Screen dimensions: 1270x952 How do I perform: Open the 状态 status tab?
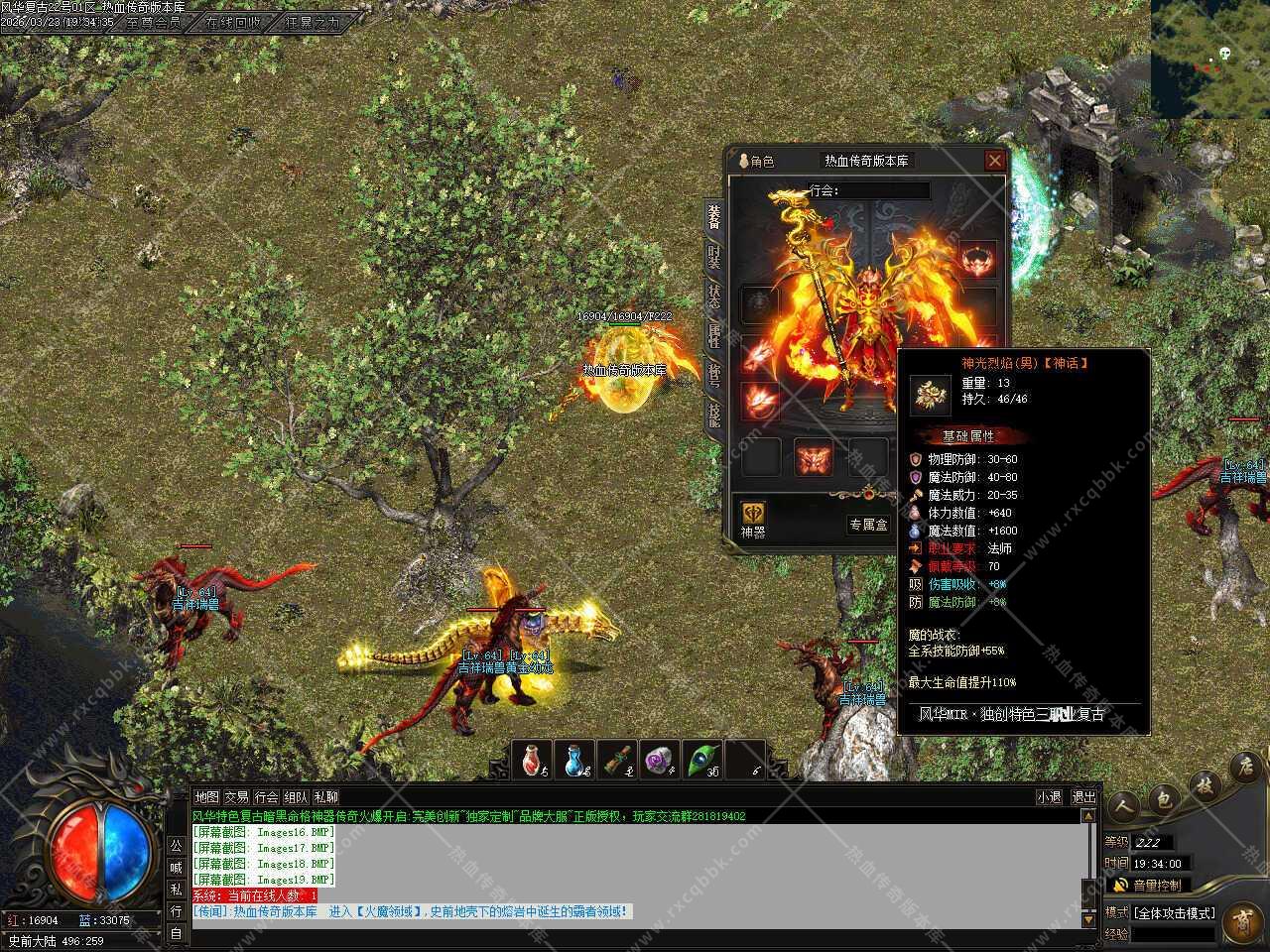pyautogui.click(x=713, y=296)
